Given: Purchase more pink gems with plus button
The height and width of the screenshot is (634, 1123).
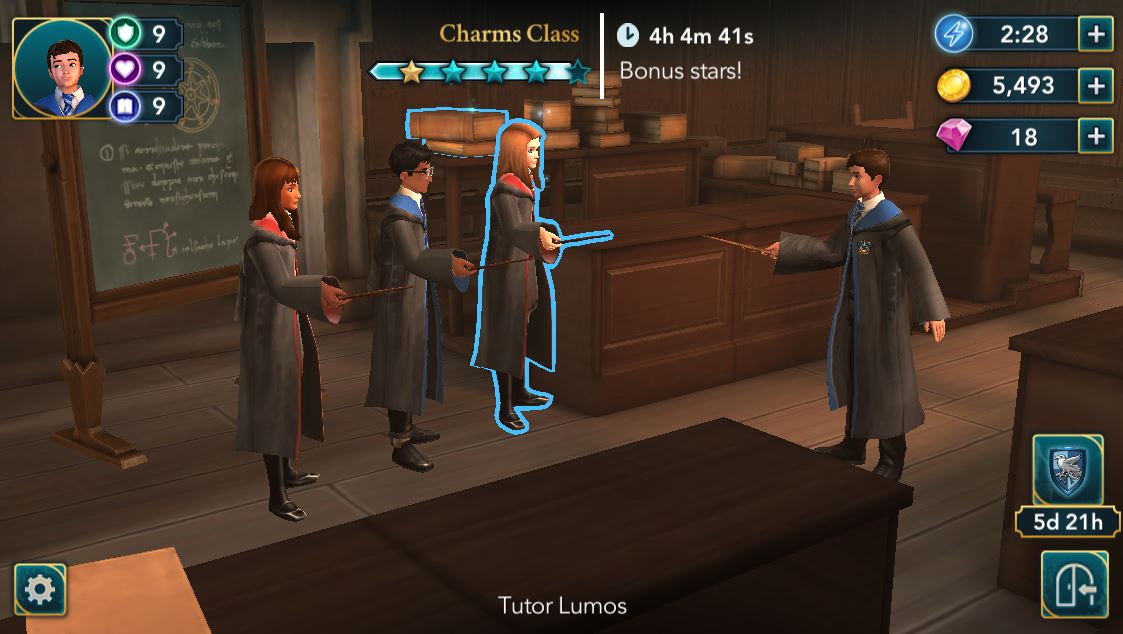Looking at the screenshot, I should pyautogui.click(x=1096, y=136).
